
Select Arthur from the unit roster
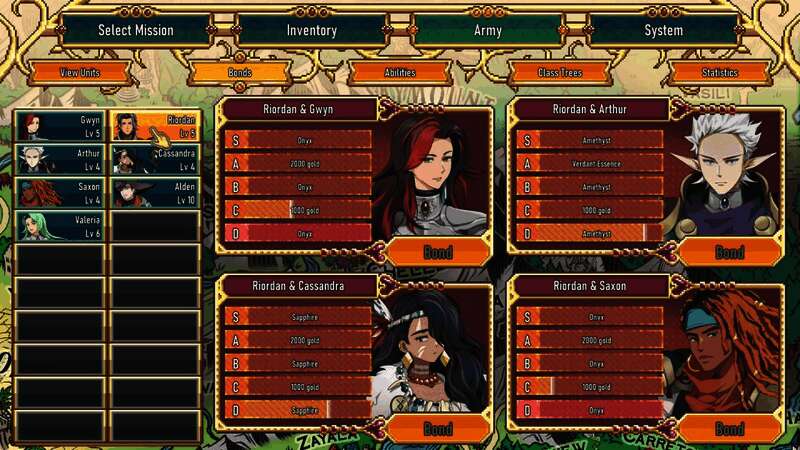pyautogui.click(x=59, y=159)
